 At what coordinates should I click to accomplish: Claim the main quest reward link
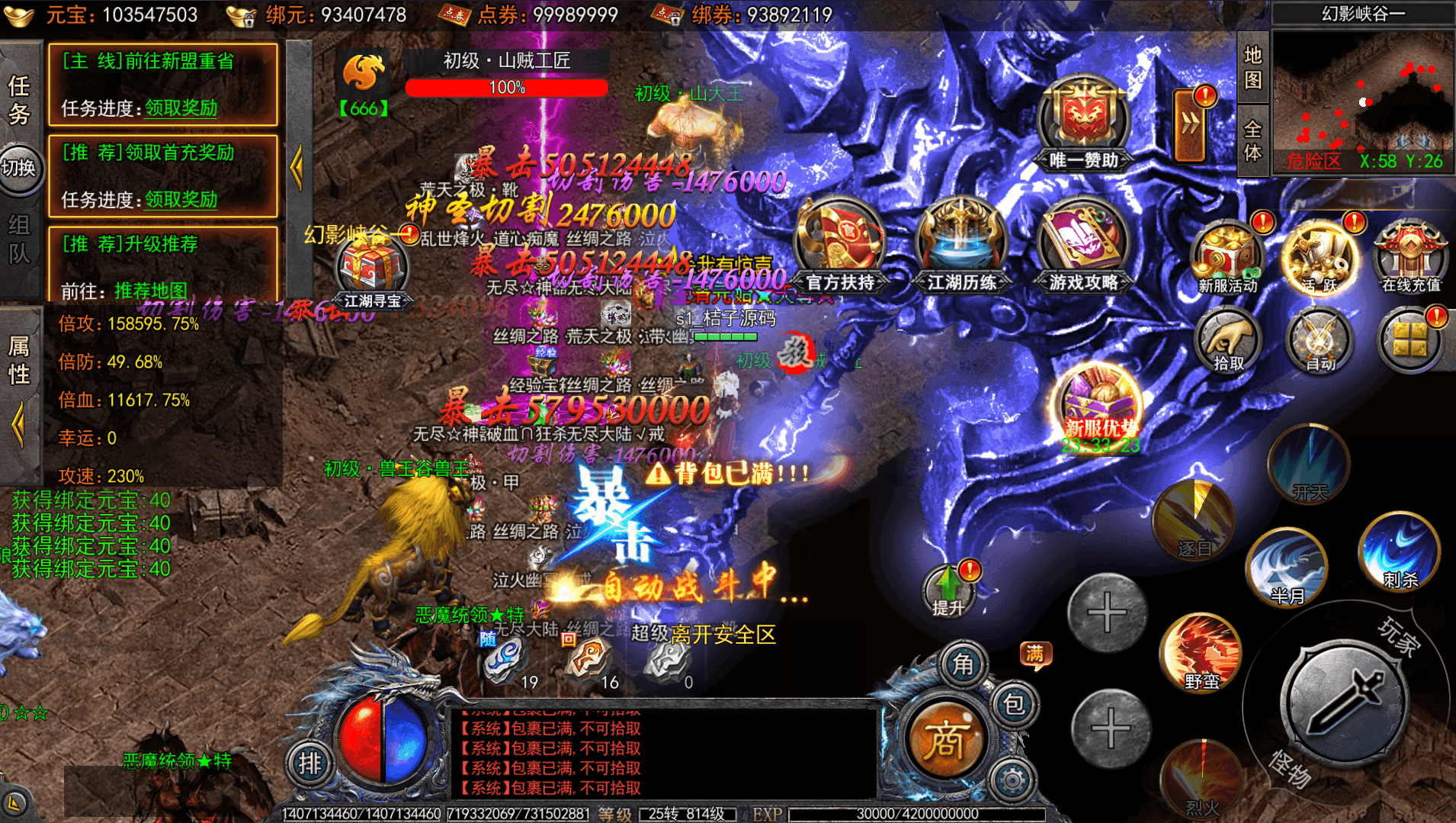coord(181,108)
